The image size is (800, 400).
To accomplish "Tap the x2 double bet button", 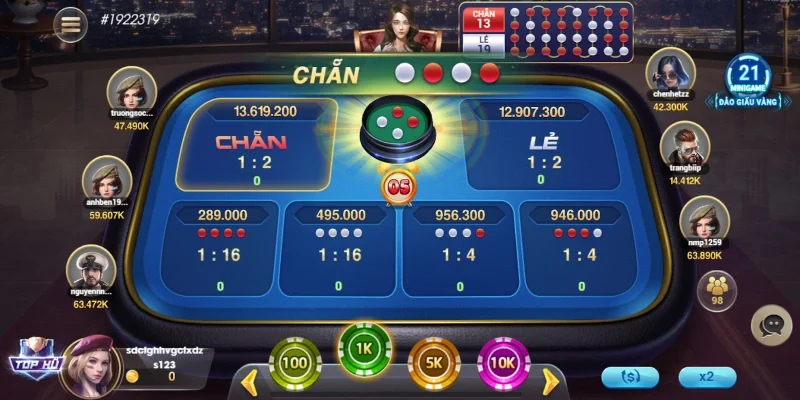I will pos(707,377).
